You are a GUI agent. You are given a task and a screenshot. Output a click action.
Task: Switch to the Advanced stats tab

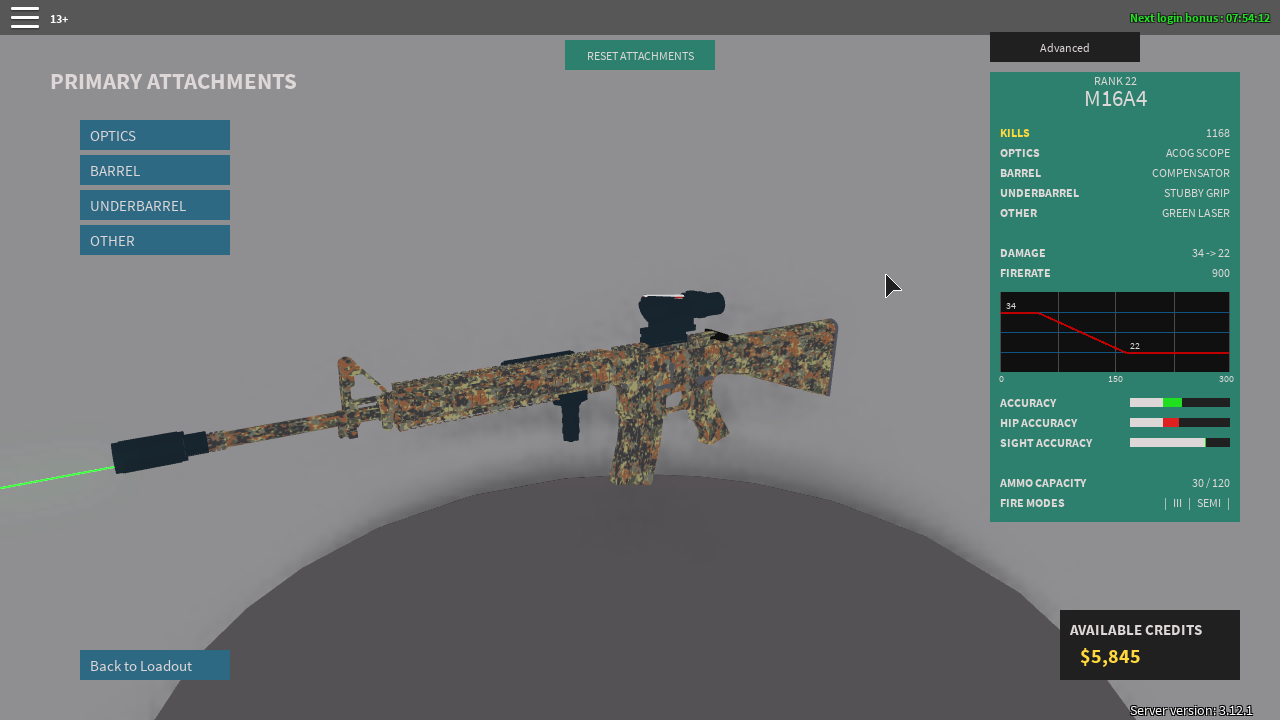click(x=1064, y=47)
